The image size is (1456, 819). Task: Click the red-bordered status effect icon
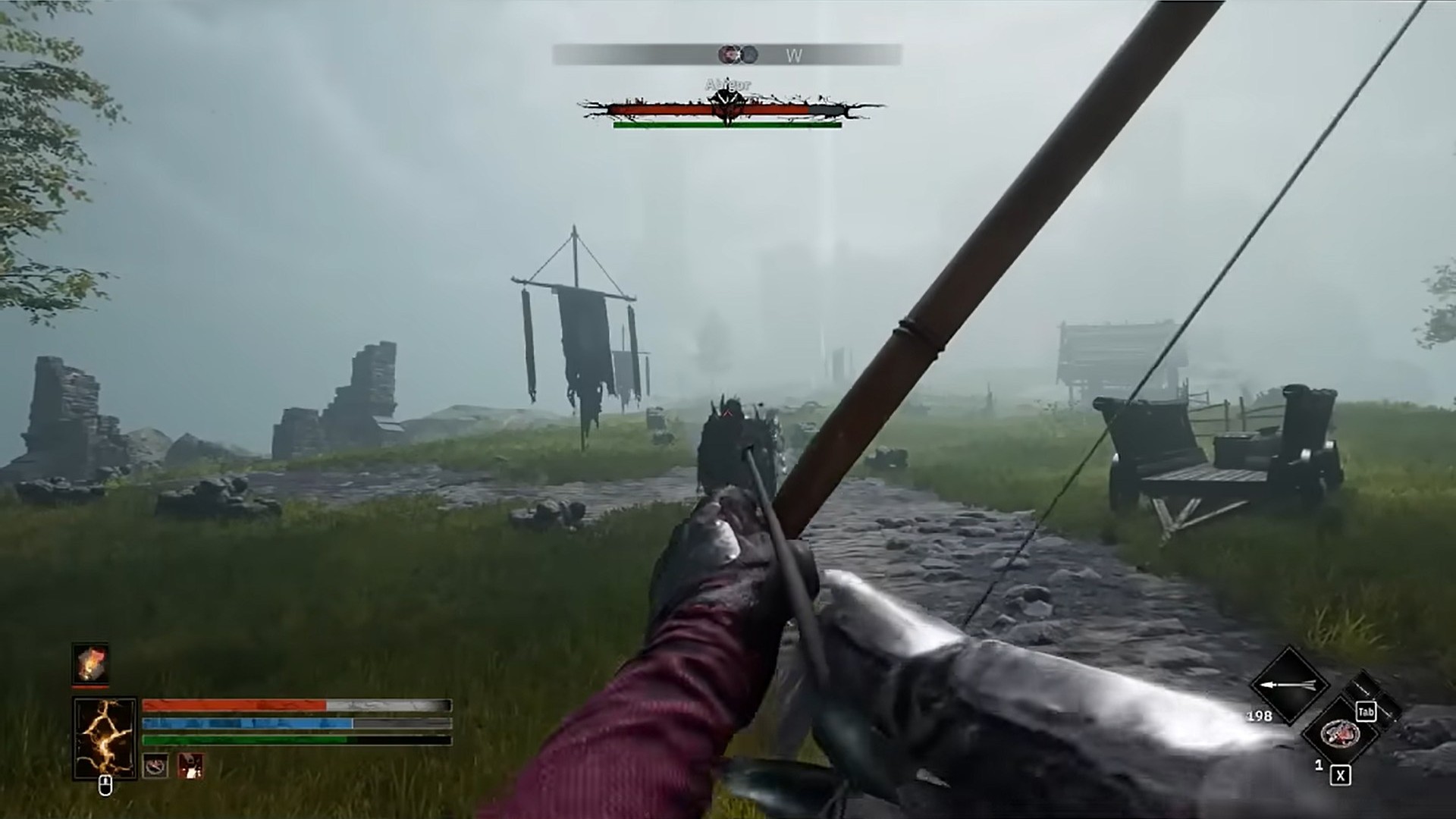[190, 767]
